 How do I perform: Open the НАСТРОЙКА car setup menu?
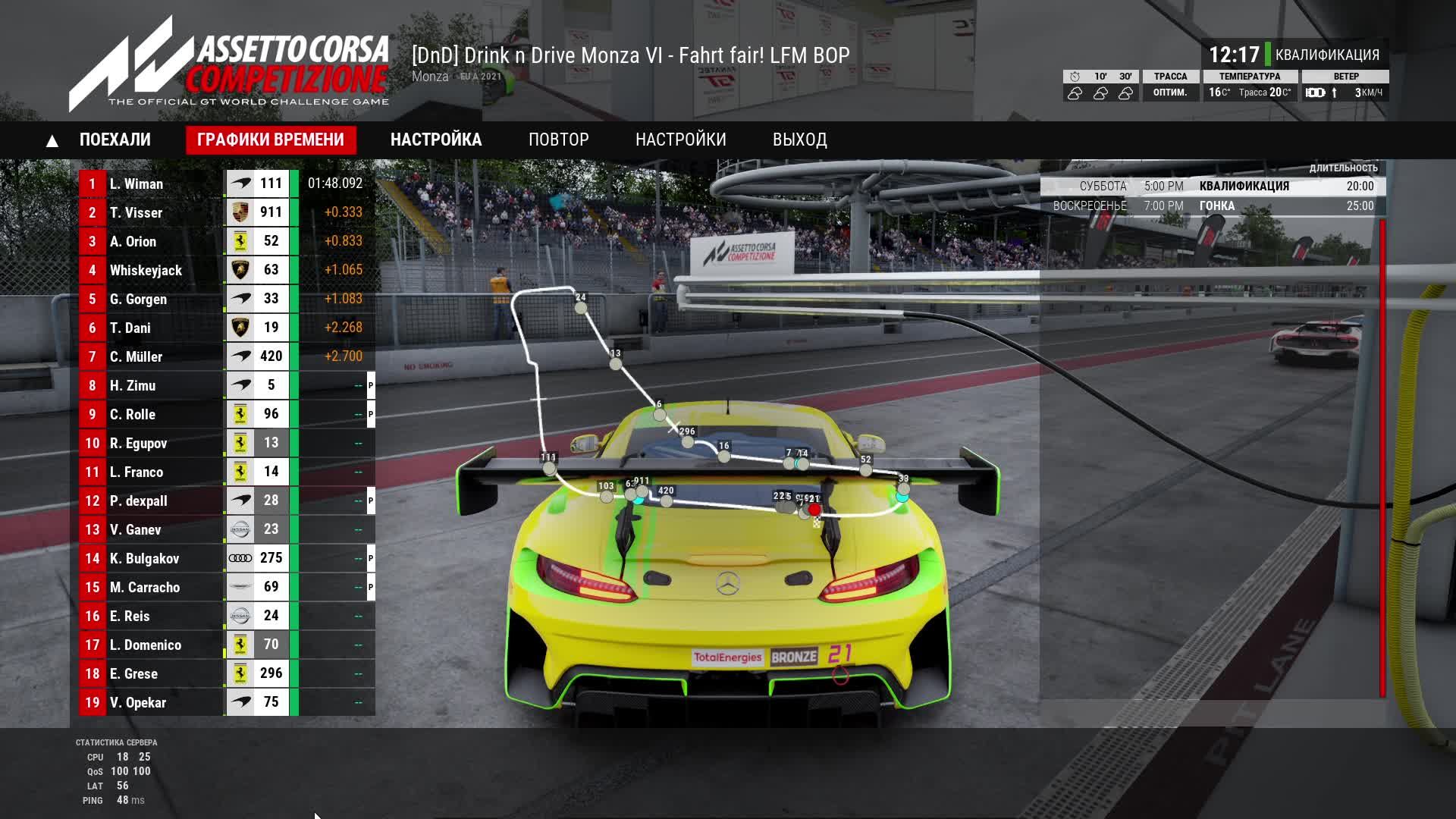coord(436,140)
